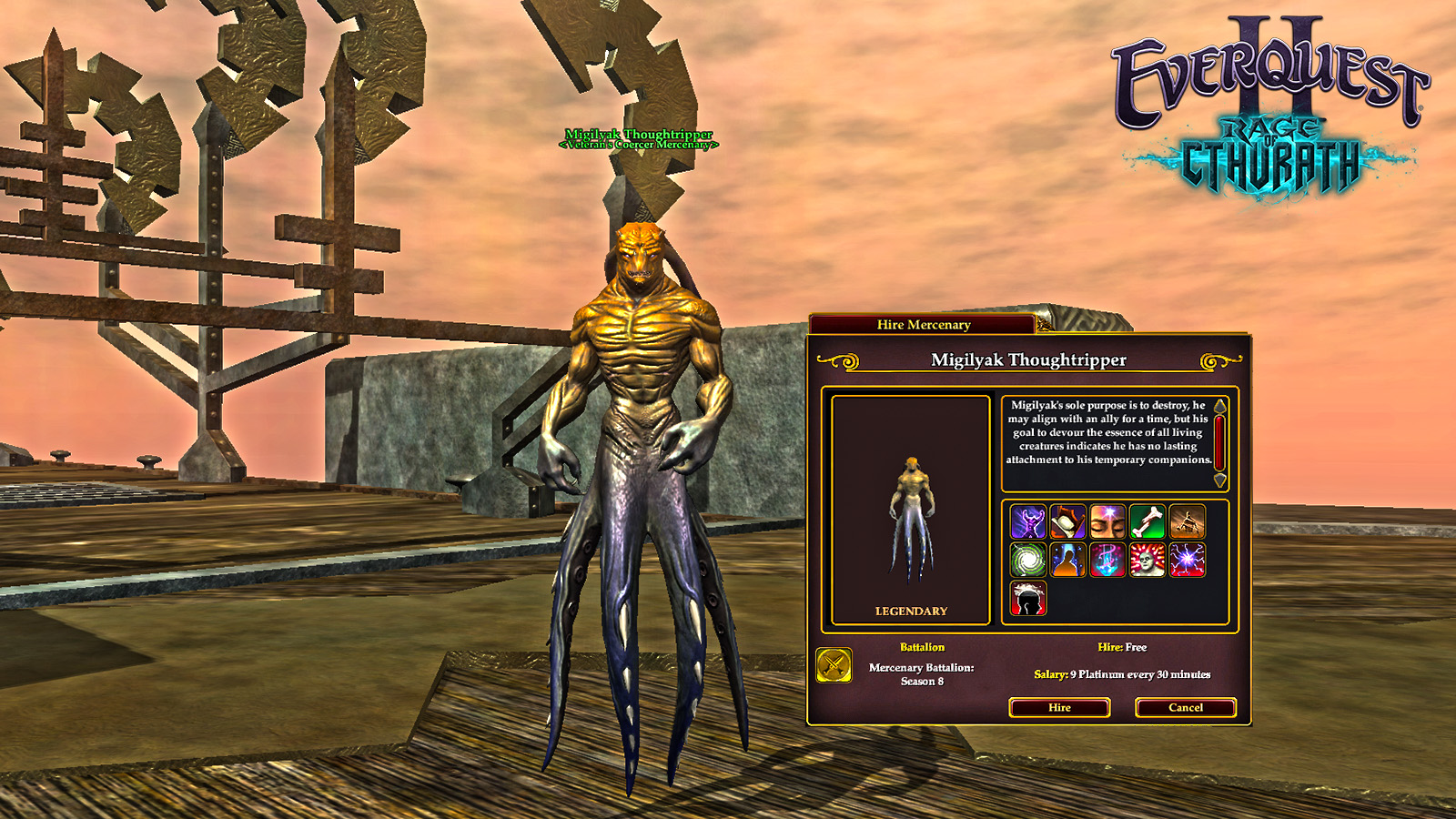The image size is (1456, 819).
Task: Cancel the Hire Mercenary dialog
Action: pyautogui.click(x=1185, y=707)
